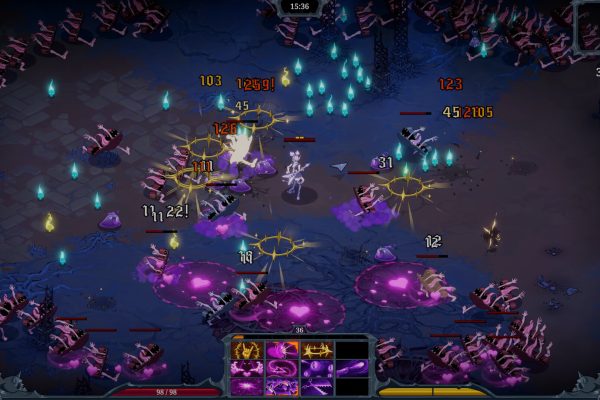
Task: Pick the purple floating orbs ability
Action: [x=317, y=368]
